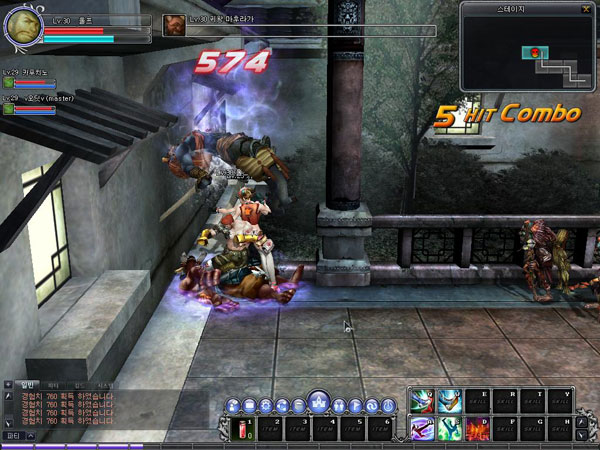Open the stage minimap

click(x=527, y=46)
